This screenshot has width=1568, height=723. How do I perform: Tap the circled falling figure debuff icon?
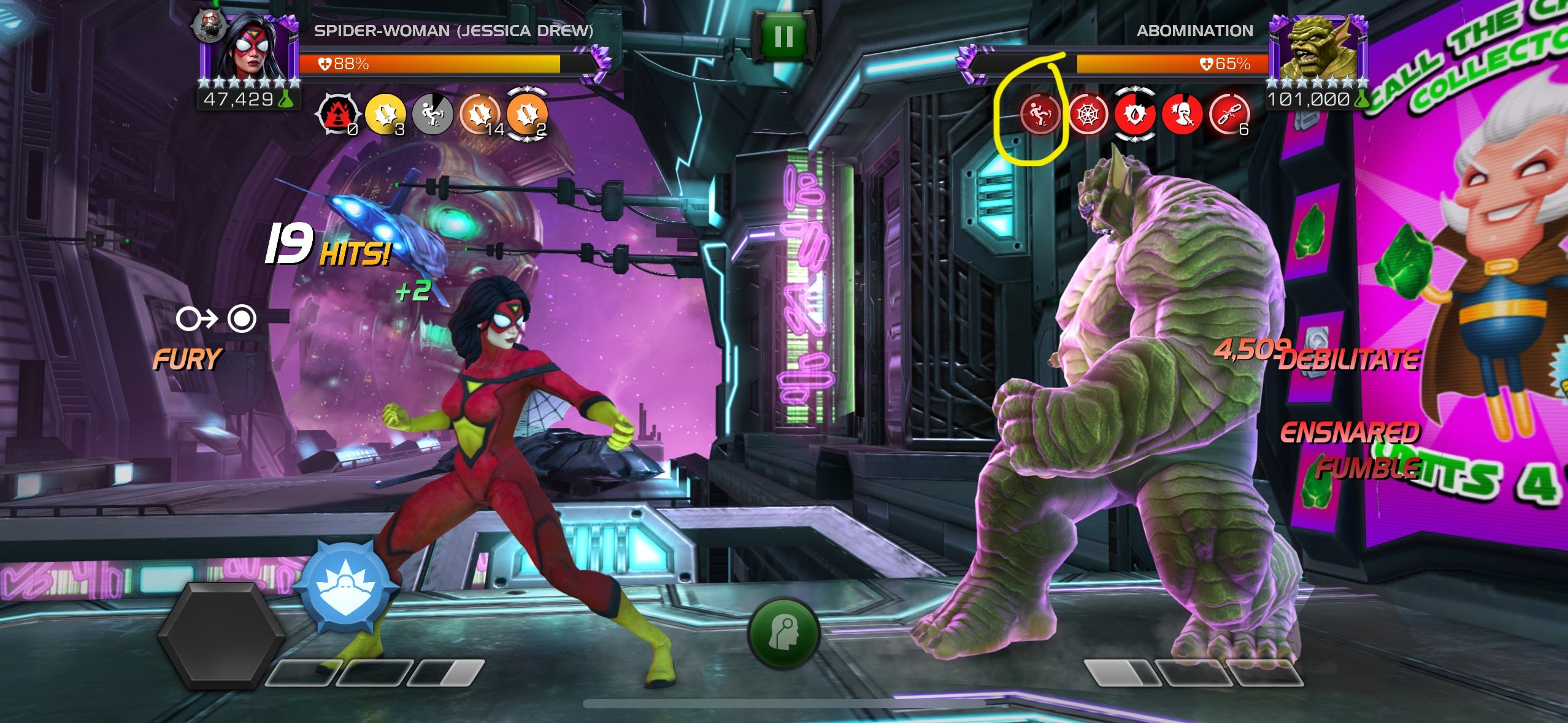coord(1040,114)
